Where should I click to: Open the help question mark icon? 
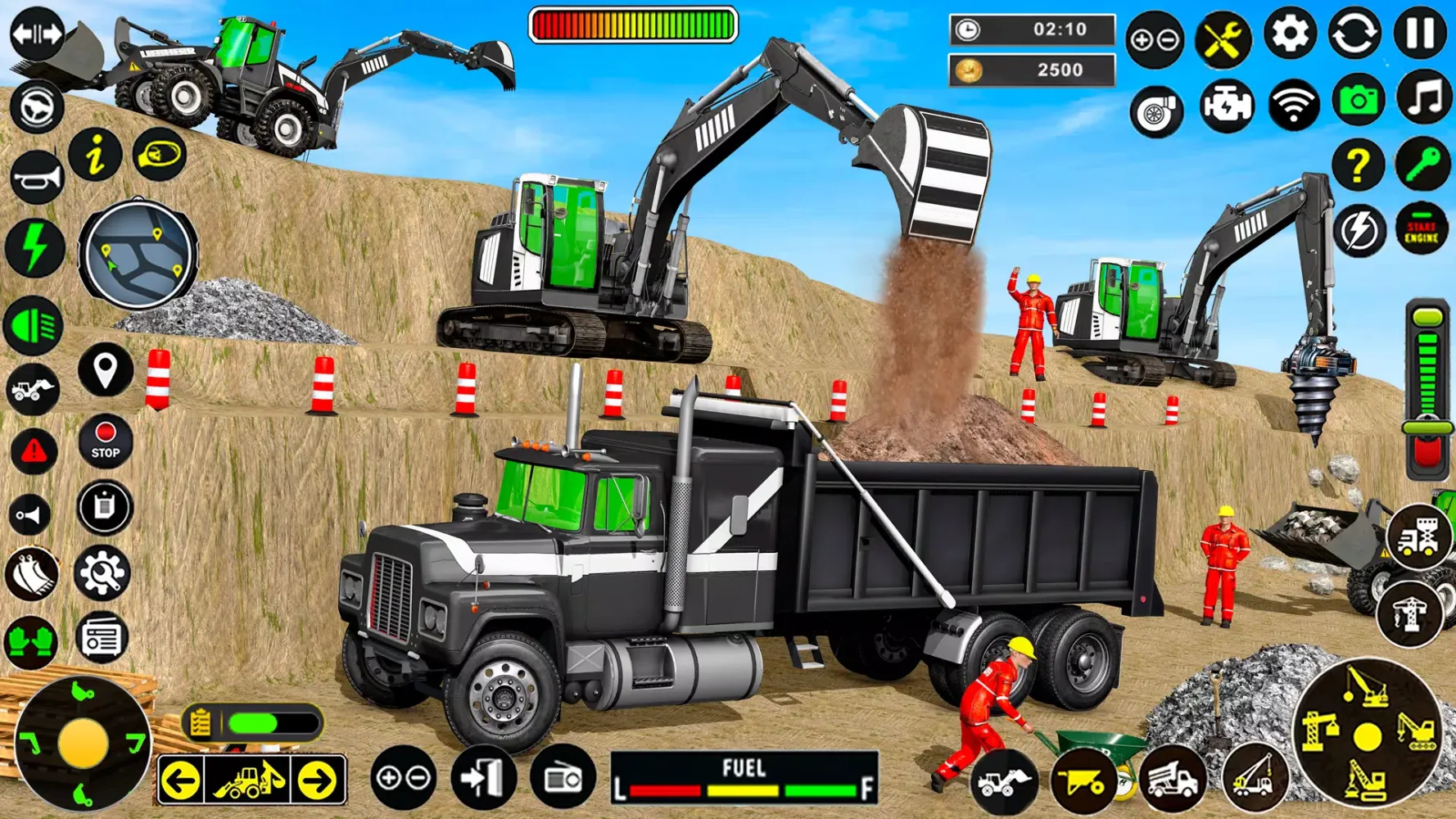click(1358, 165)
